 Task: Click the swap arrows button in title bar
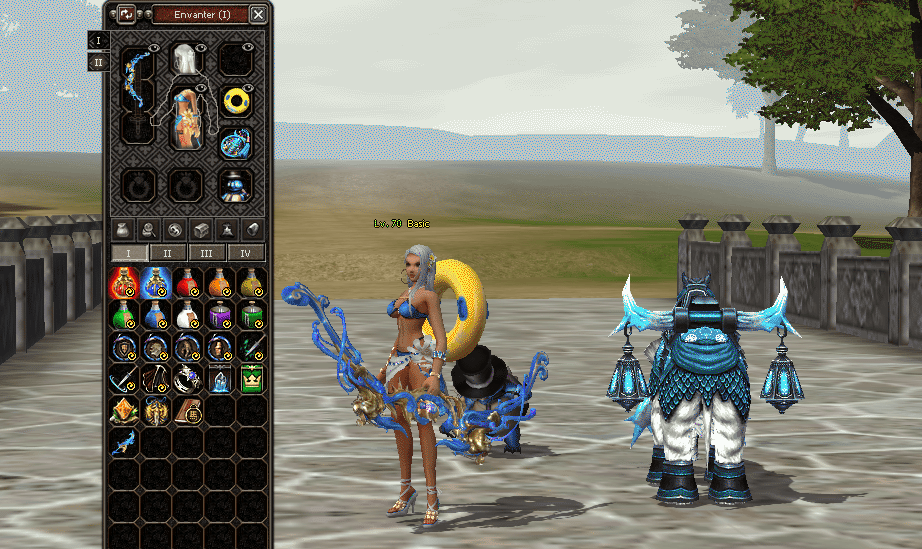126,14
